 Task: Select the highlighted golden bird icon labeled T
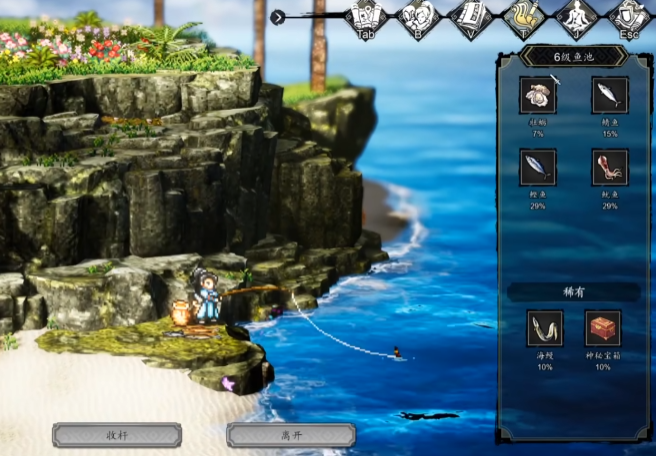click(521, 18)
